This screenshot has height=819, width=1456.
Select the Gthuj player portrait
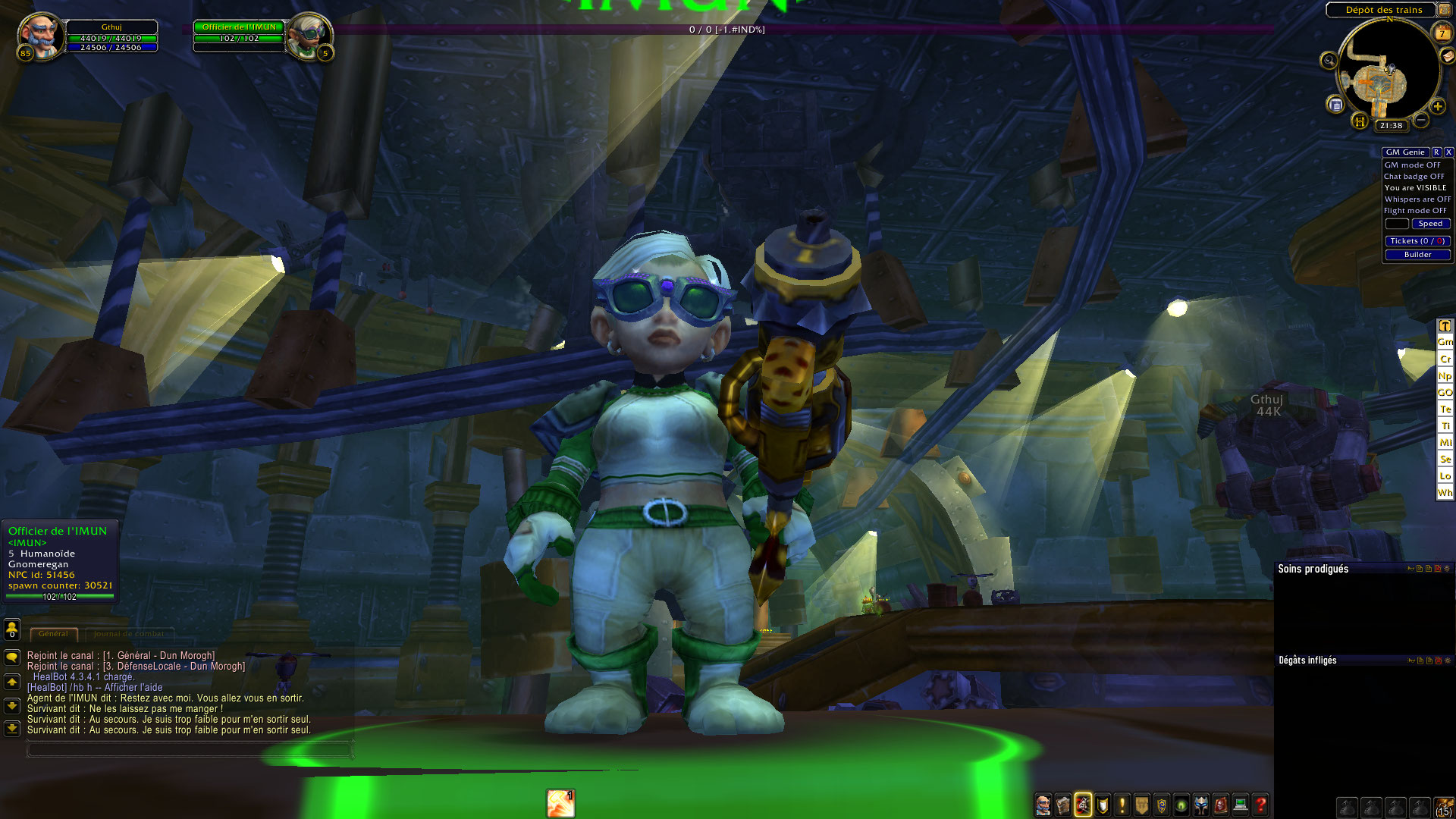(40, 35)
